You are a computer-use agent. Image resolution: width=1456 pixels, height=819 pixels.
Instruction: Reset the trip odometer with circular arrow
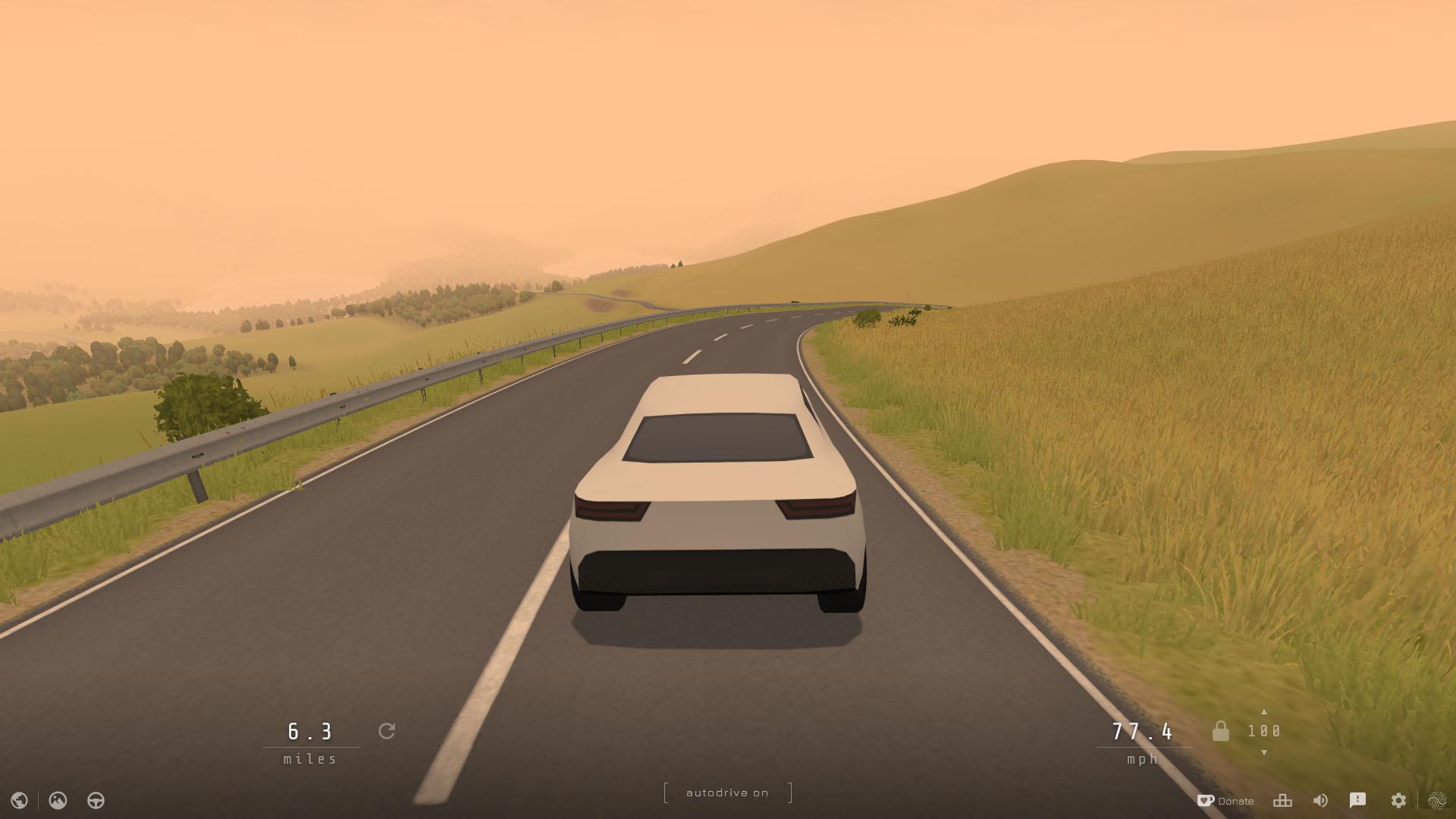pyautogui.click(x=388, y=731)
